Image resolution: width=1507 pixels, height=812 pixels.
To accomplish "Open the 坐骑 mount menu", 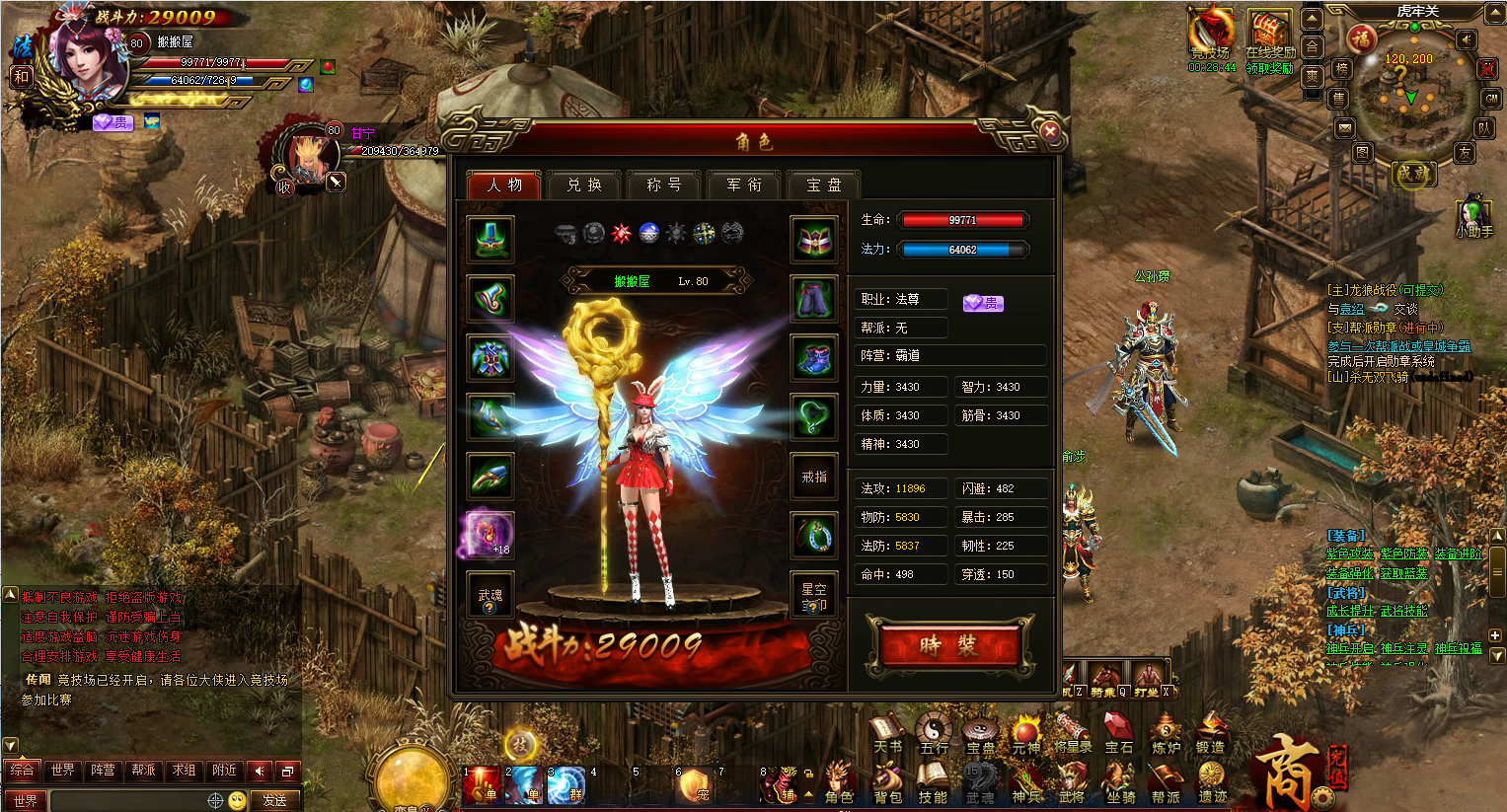I will click(1120, 784).
